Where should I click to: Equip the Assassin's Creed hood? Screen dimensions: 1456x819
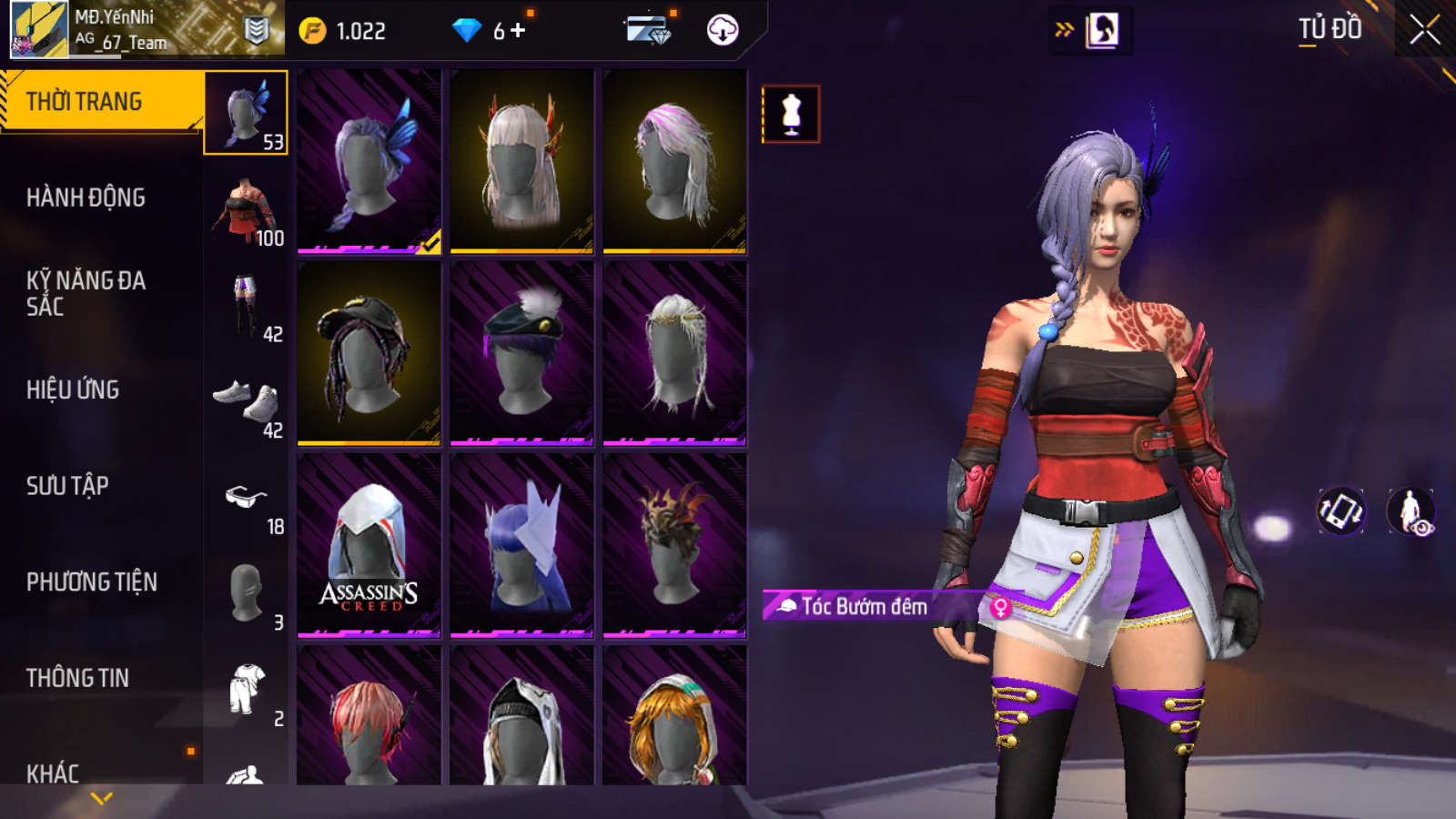click(369, 545)
